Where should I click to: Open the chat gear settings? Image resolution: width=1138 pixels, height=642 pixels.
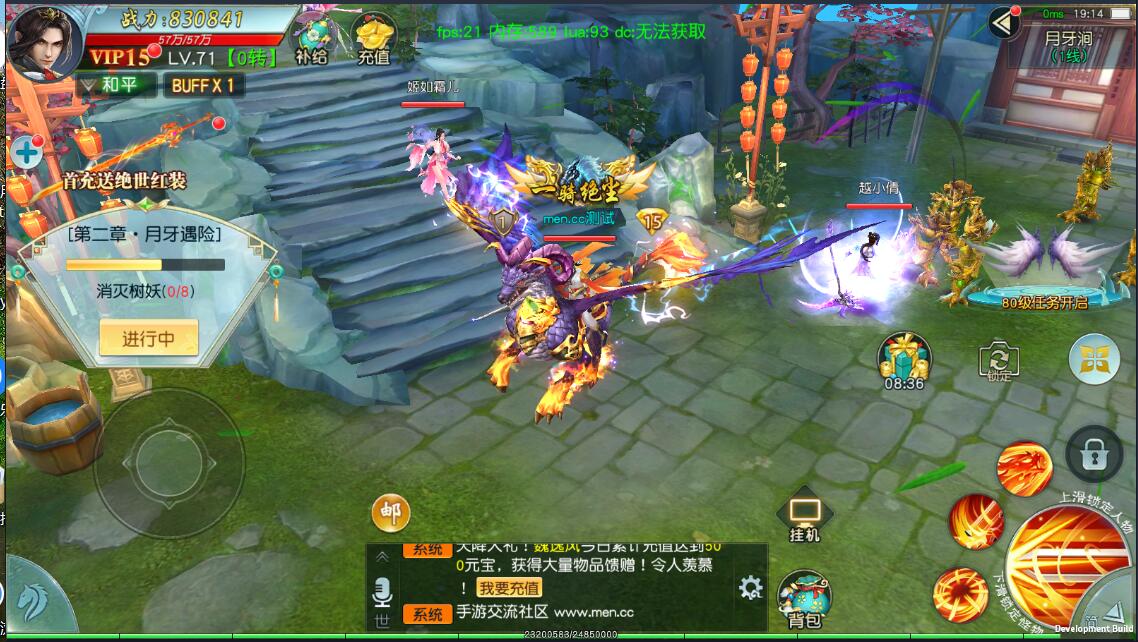point(750,587)
